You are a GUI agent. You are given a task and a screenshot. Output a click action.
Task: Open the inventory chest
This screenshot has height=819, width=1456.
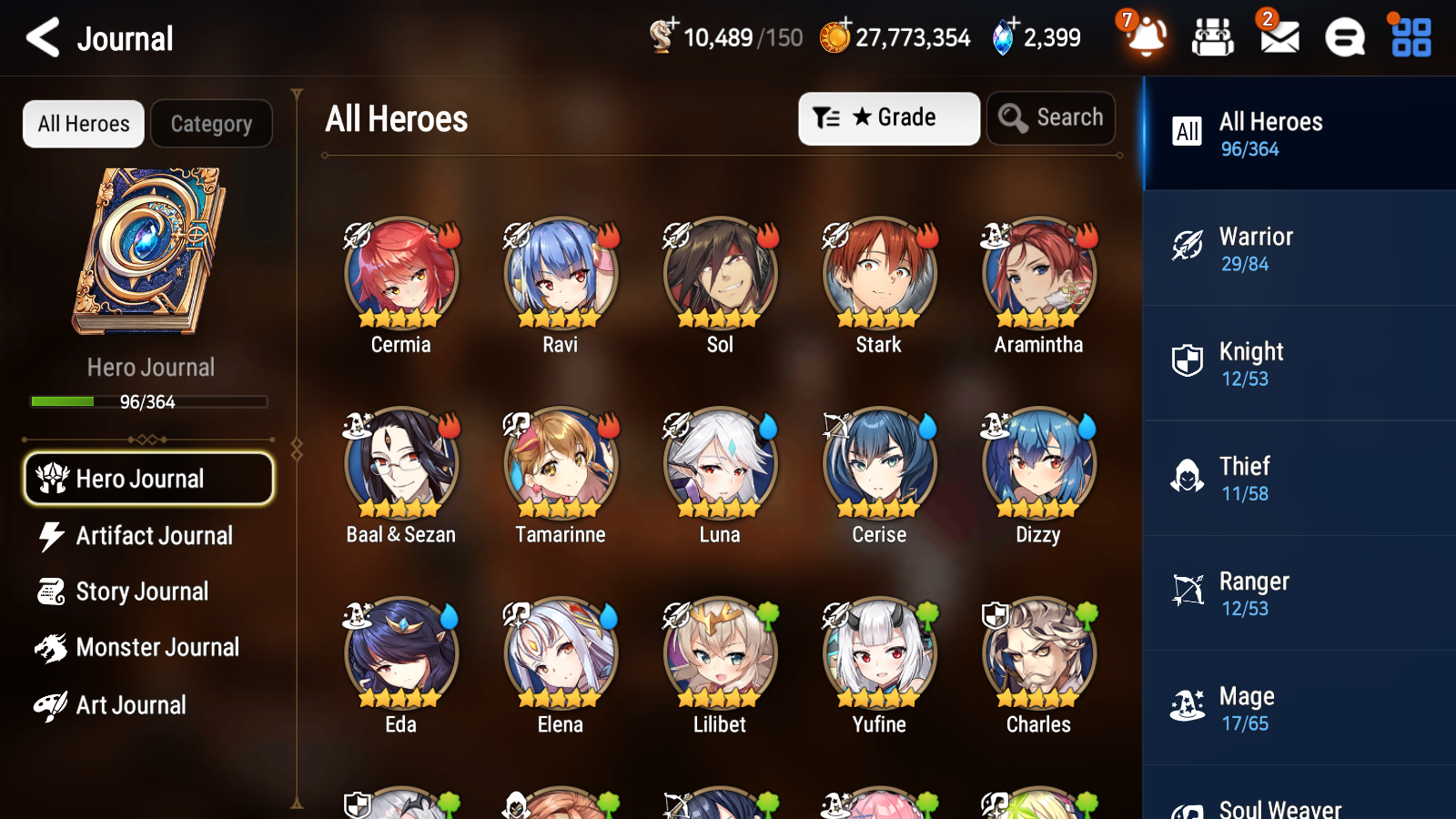tap(1212, 37)
